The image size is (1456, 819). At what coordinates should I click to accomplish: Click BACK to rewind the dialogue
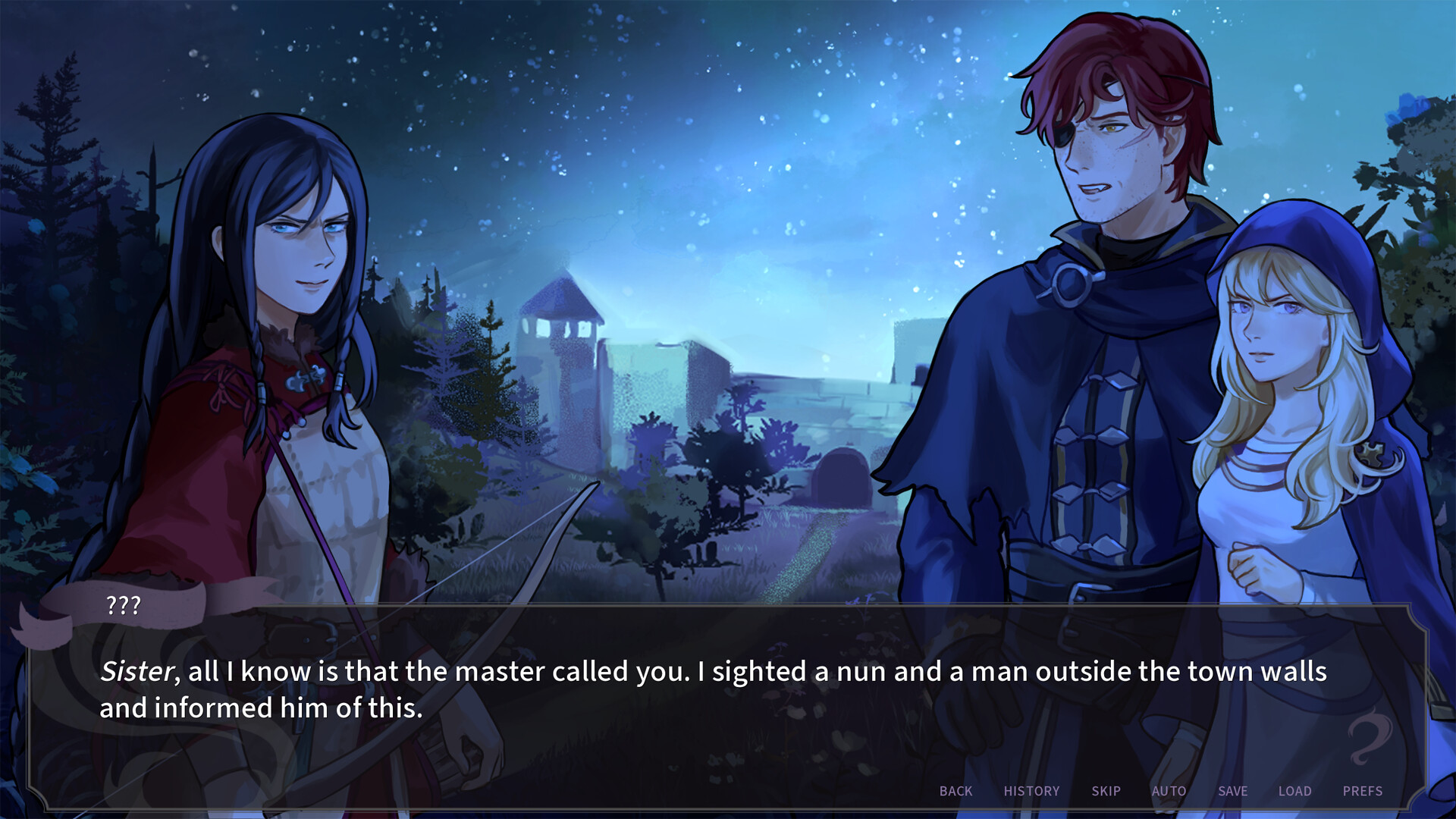tap(955, 791)
